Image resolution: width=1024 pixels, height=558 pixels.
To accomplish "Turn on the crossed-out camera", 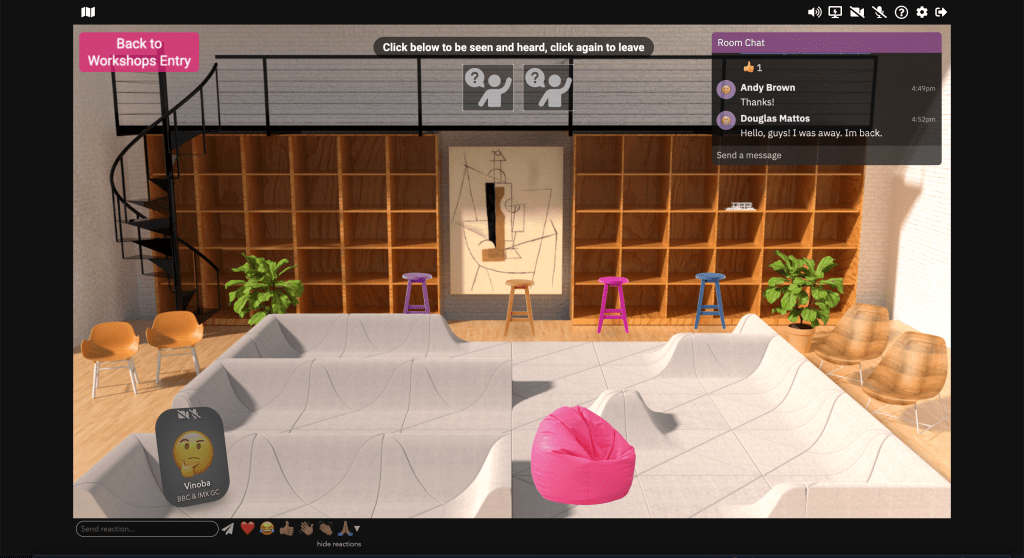I will coord(857,12).
